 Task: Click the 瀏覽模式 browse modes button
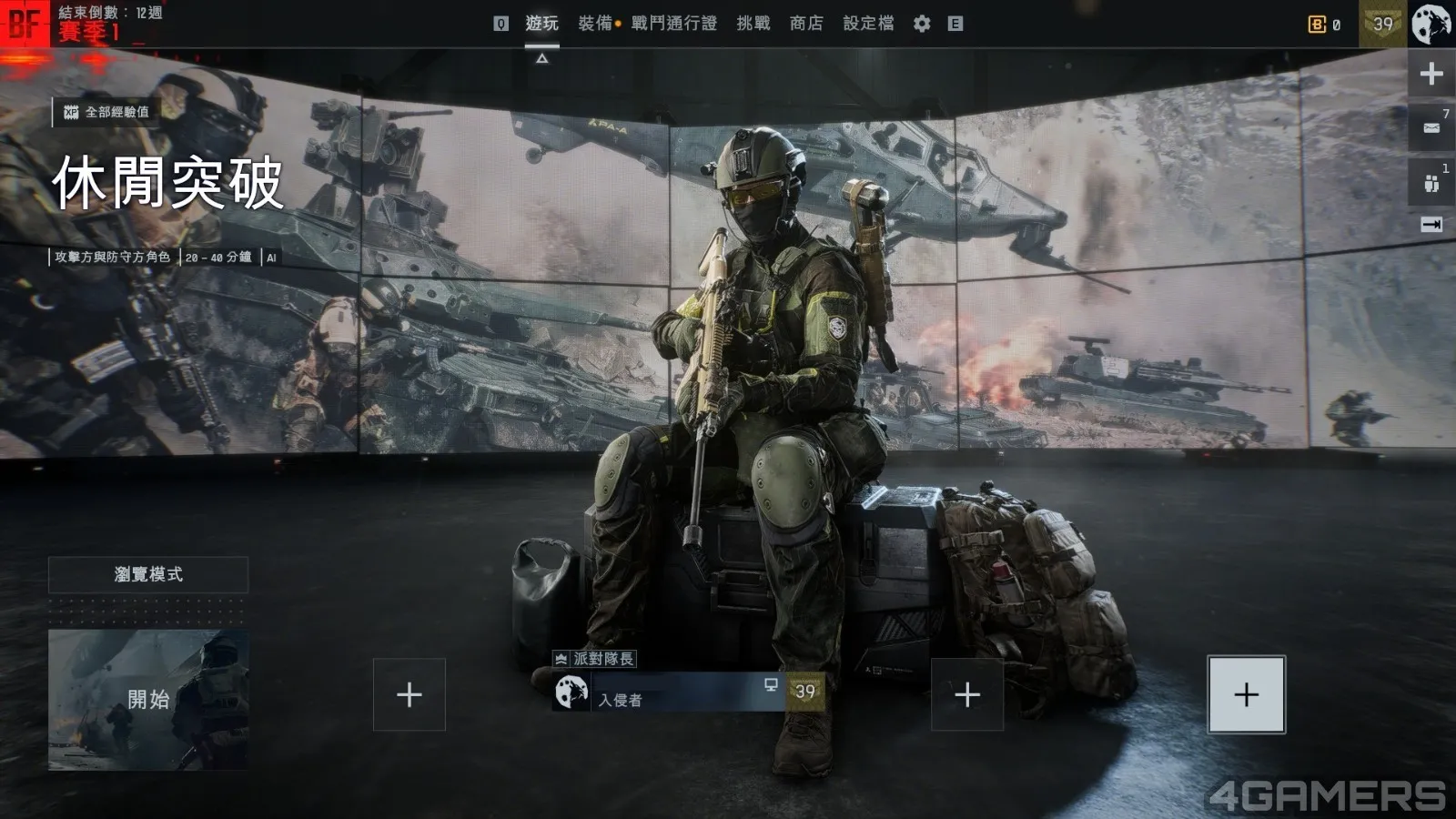tap(148, 574)
